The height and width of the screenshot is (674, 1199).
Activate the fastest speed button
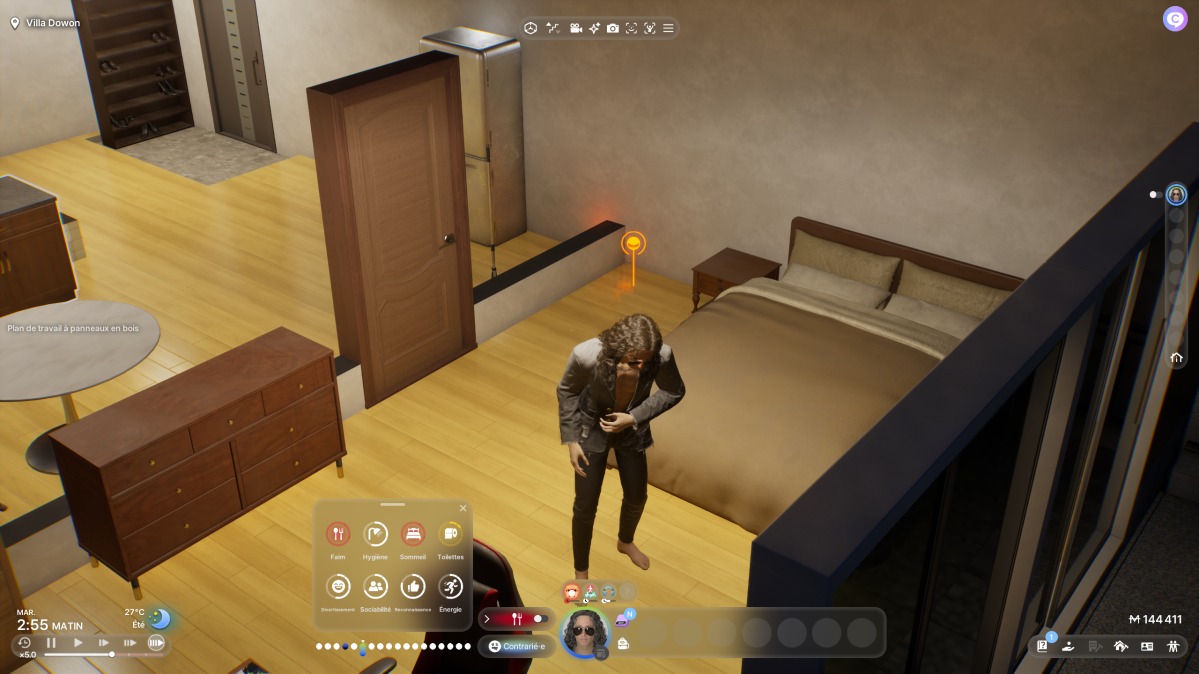click(x=156, y=643)
